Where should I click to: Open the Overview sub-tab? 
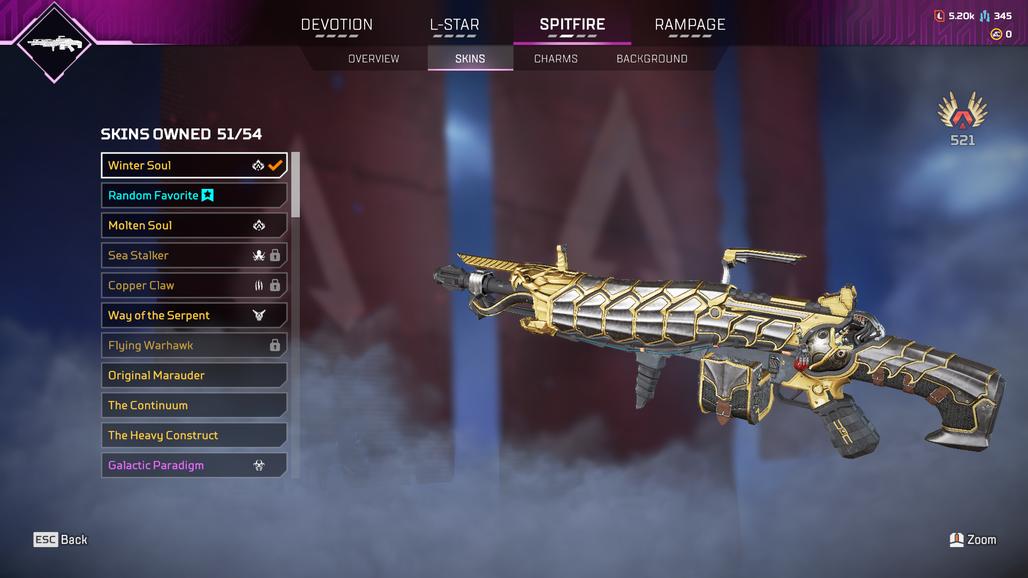pos(373,59)
